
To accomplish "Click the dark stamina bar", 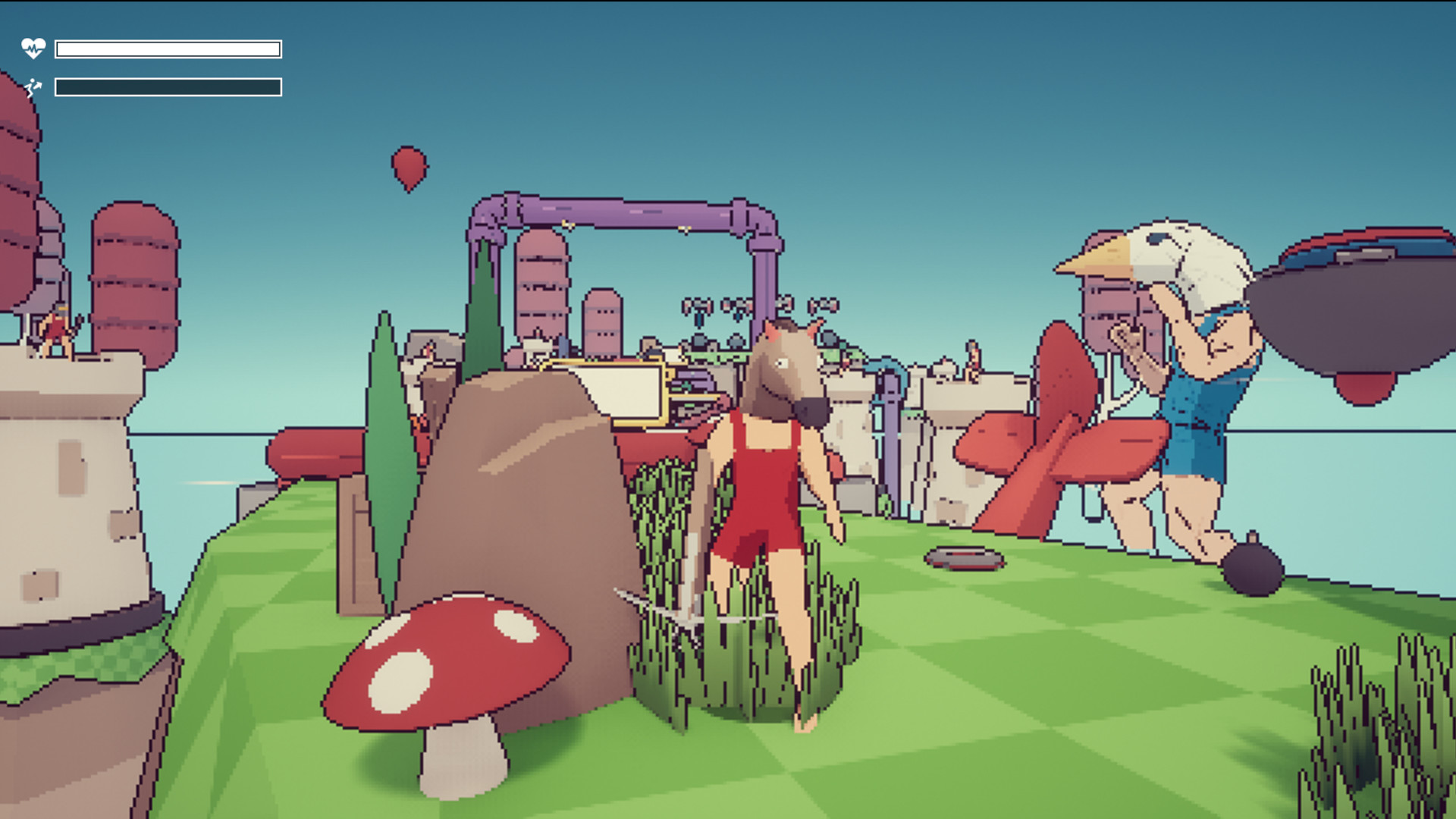I will point(167,88).
